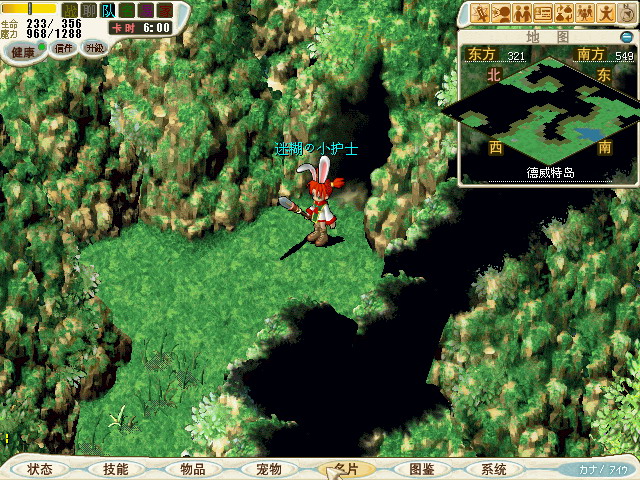Open the 宠物 pets menu
This screenshot has width=640, height=480.
coord(268,469)
